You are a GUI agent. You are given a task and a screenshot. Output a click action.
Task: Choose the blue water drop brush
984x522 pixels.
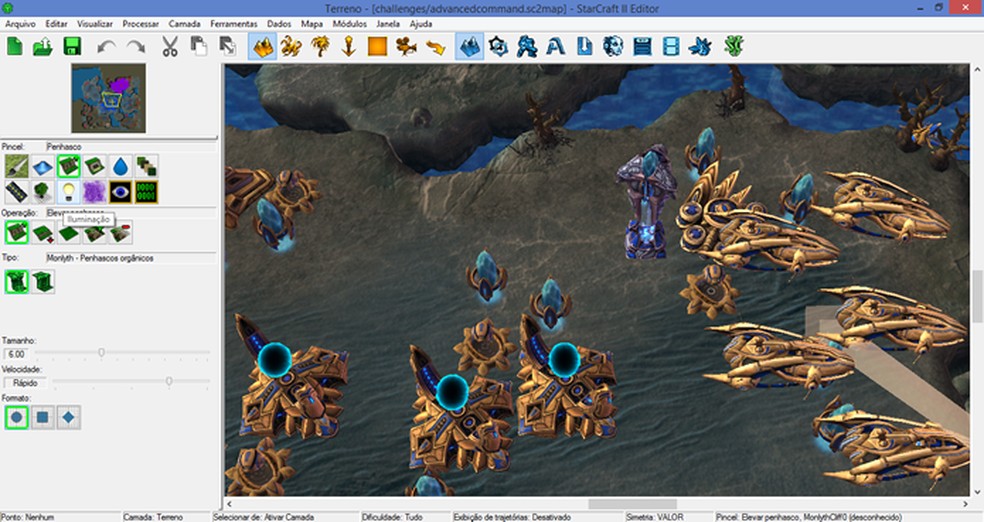click(120, 166)
